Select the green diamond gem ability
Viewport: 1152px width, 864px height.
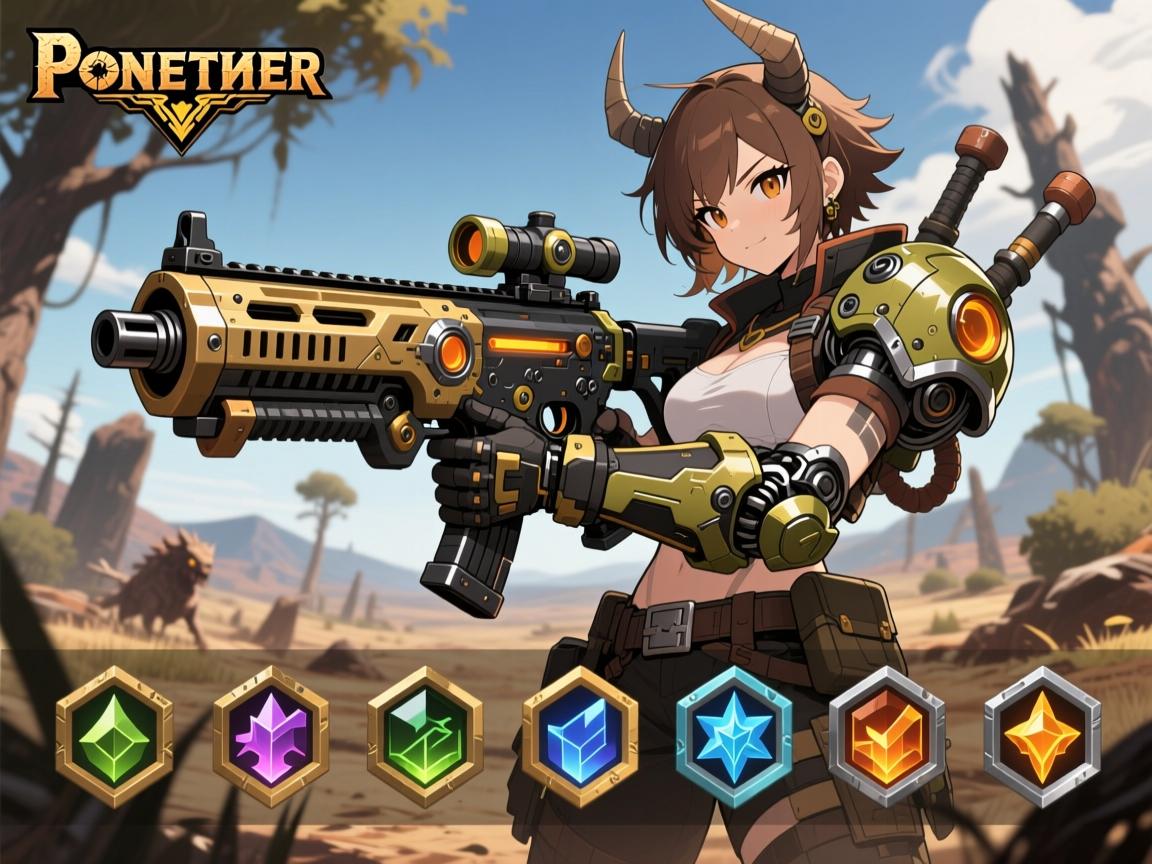click(x=114, y=738)
